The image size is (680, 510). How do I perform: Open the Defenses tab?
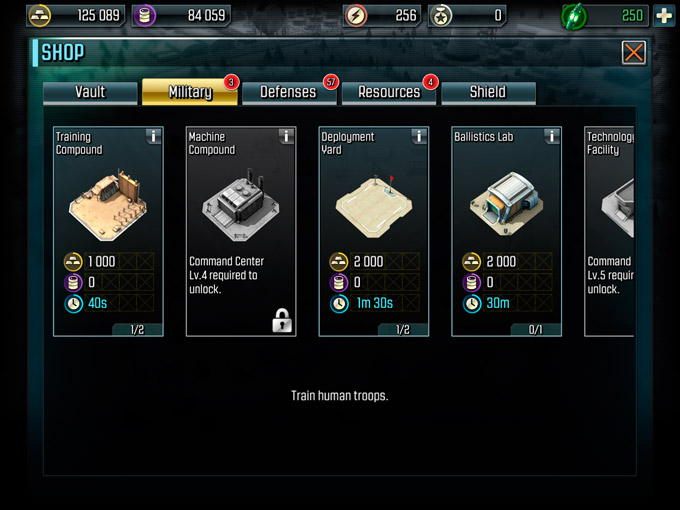point(288,92)
